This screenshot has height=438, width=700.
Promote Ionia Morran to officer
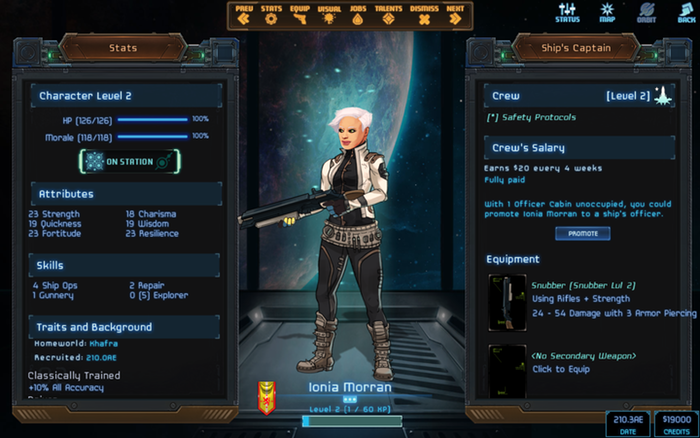point(582,233)
